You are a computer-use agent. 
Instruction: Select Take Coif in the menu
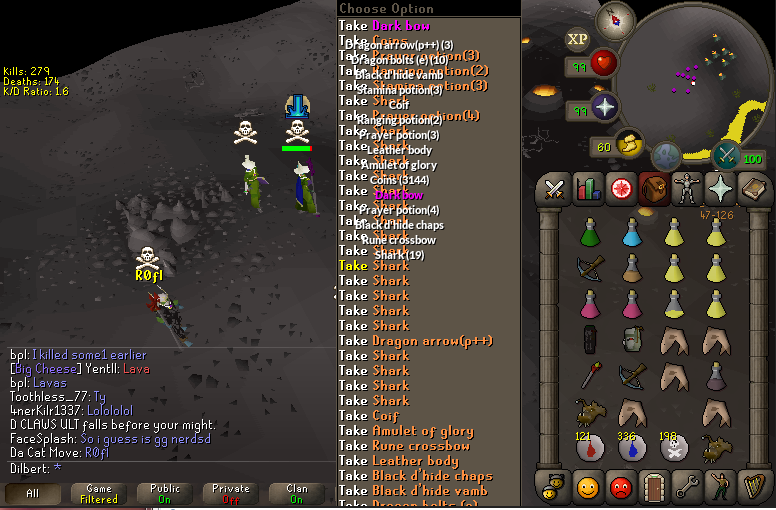coord(385,416)
